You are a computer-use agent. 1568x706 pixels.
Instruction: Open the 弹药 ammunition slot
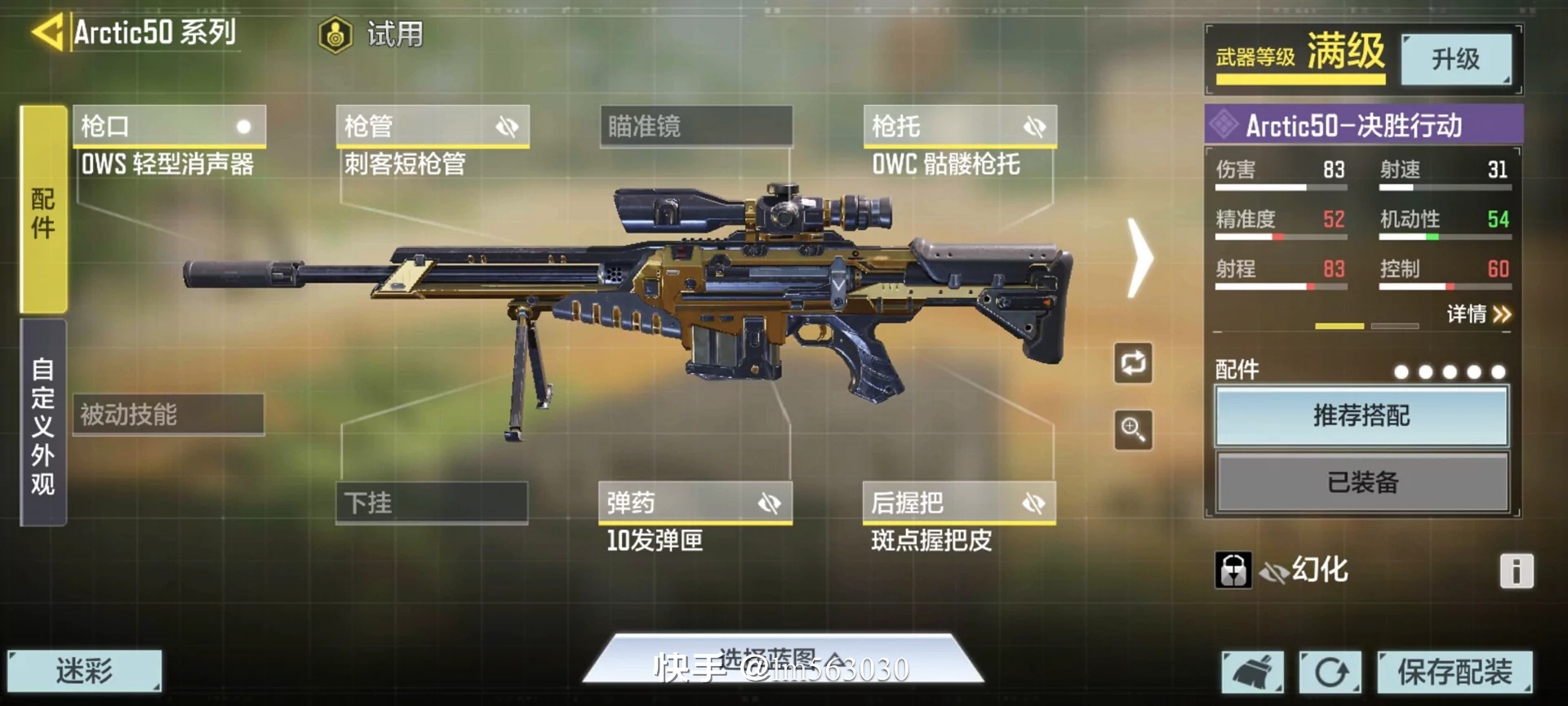coord(695,503)
